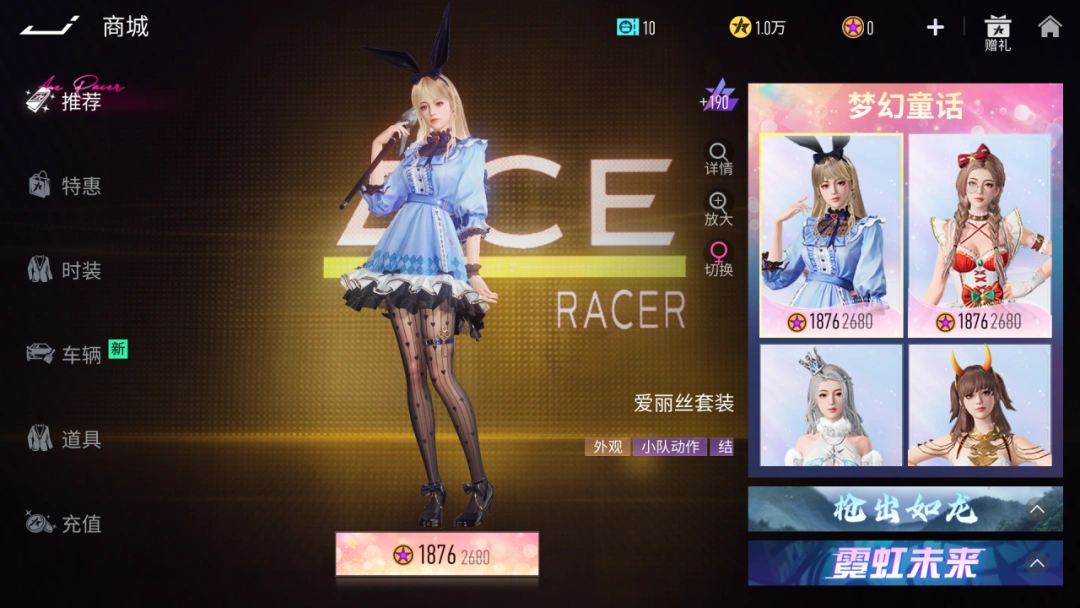Switch to the 小队动作 preview tab
1080x608 pixels.
point(670,447)
